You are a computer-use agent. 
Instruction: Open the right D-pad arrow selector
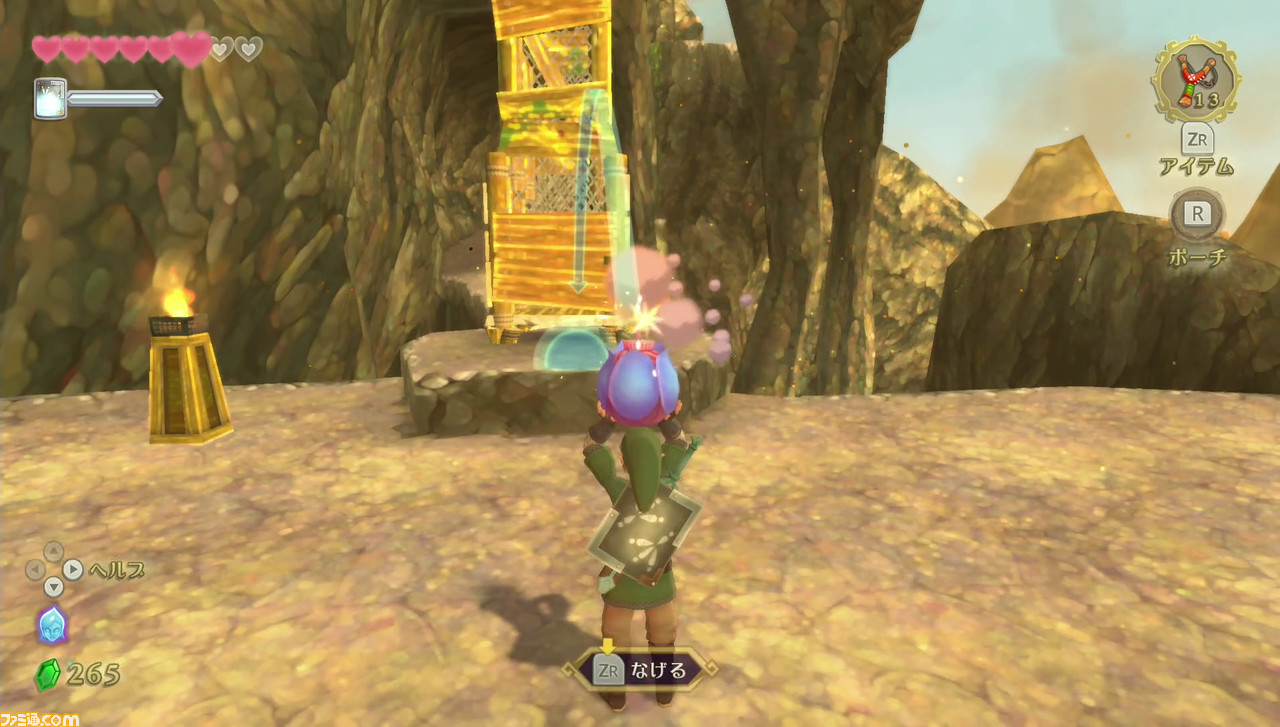point(73,568)
